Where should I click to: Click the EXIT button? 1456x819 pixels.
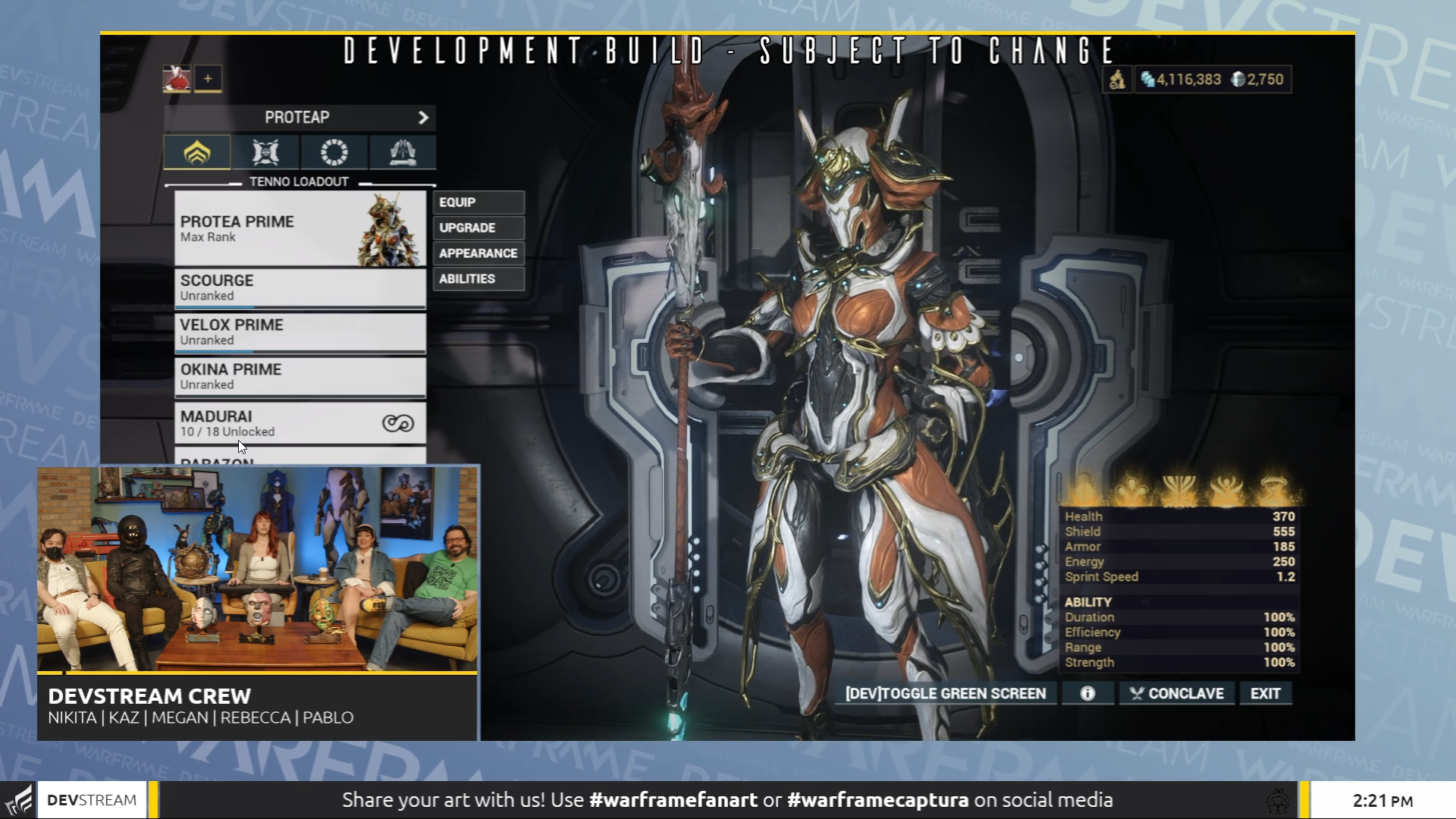1265,692
